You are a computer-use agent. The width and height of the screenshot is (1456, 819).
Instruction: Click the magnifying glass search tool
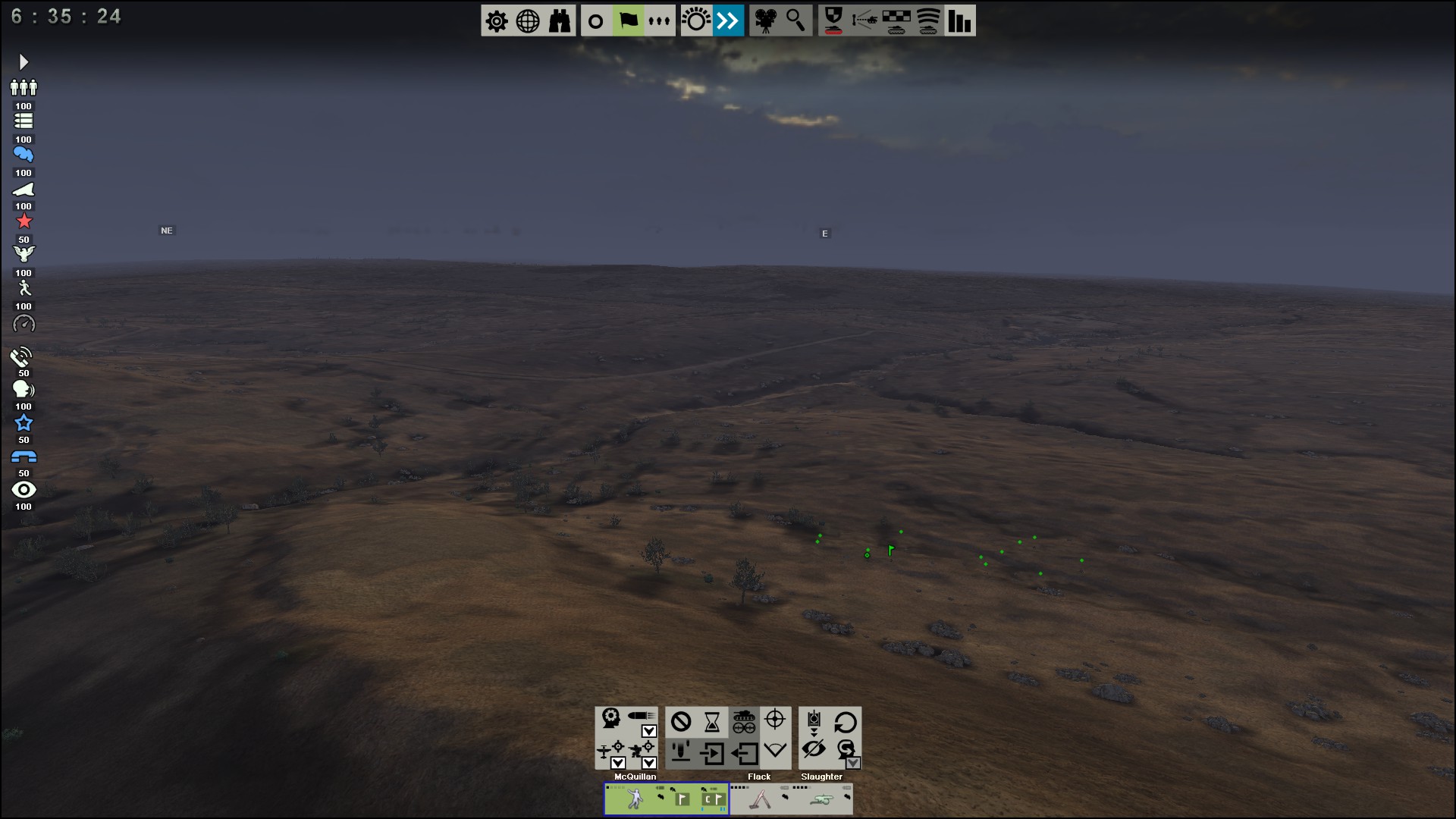pyautogui.click(x=795, y=21)
